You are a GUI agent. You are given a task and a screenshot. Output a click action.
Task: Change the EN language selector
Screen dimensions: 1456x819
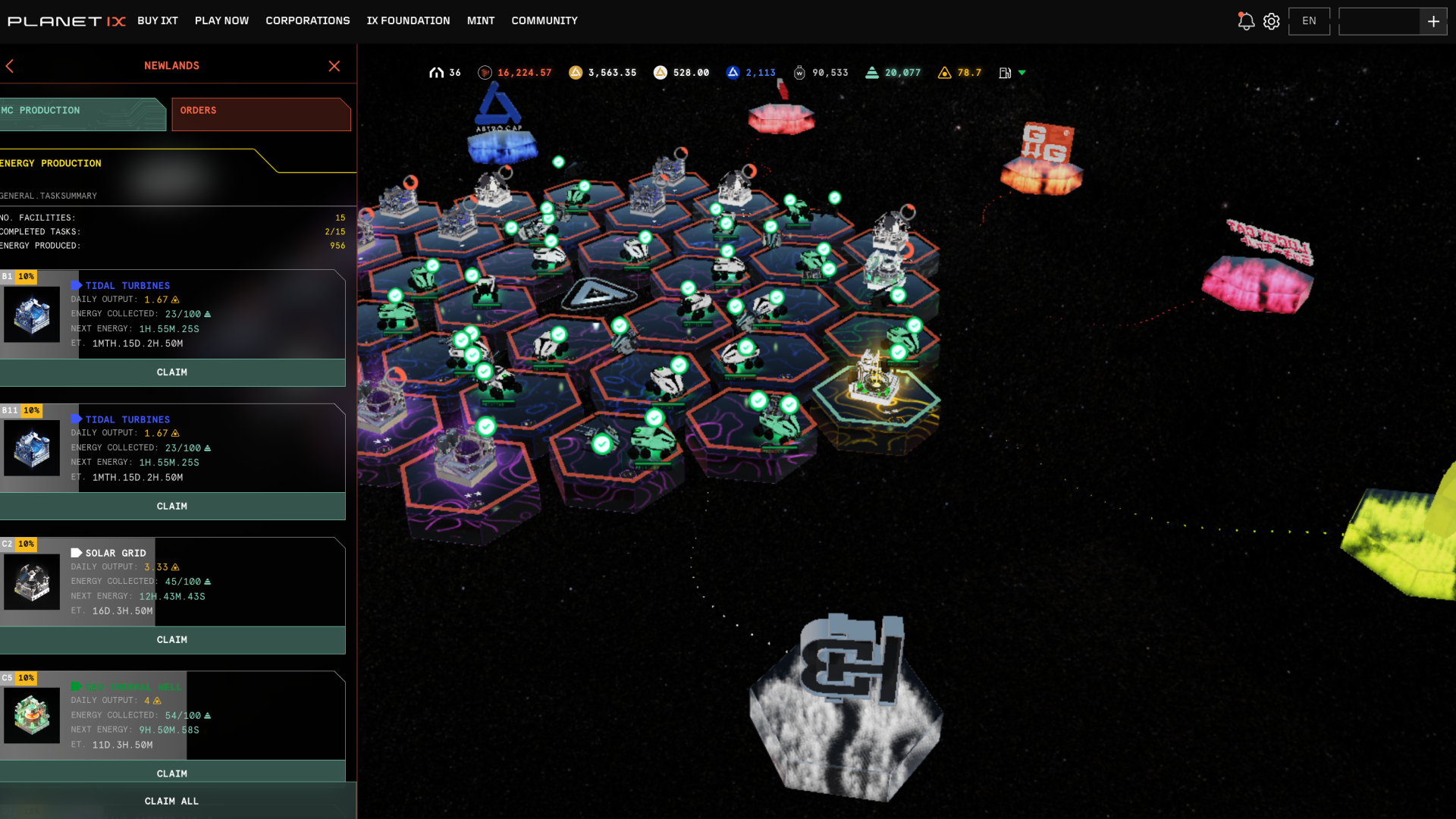pyautogui.click(x=1309, y=21)
